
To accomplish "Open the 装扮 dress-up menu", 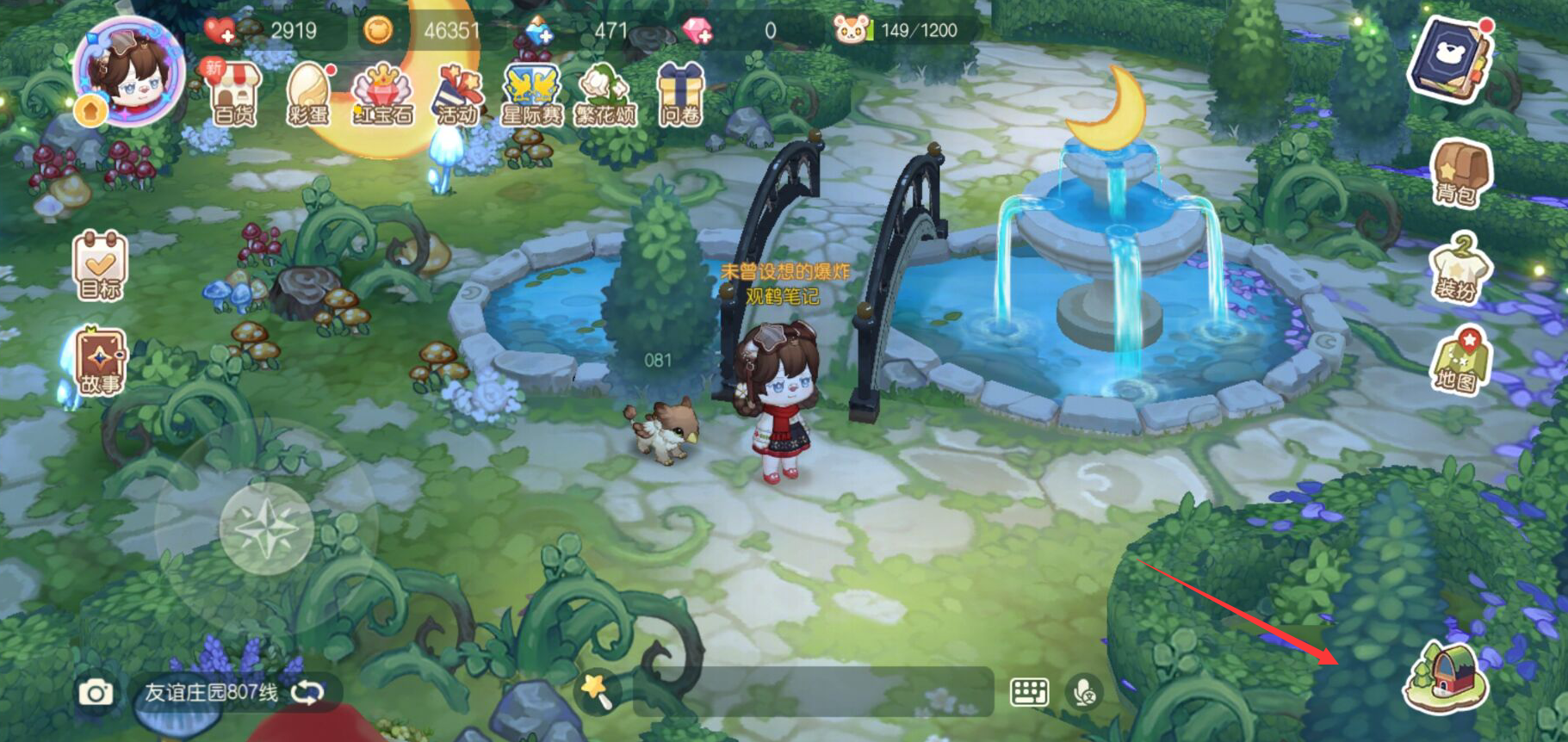I will click(x=1457, y=269).
